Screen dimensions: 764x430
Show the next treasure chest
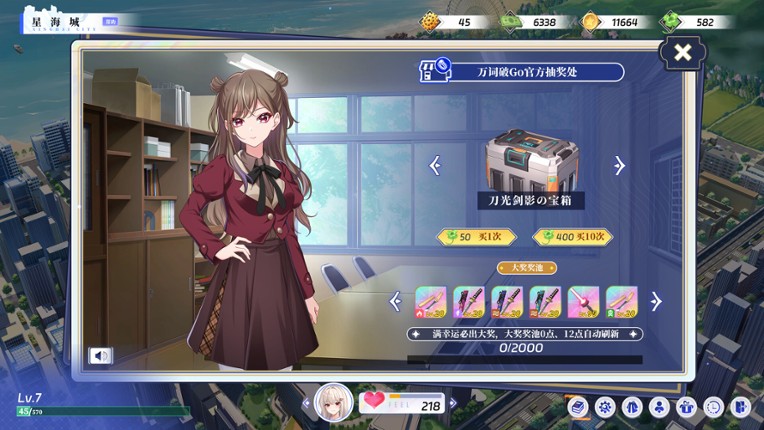click(620, 166)
